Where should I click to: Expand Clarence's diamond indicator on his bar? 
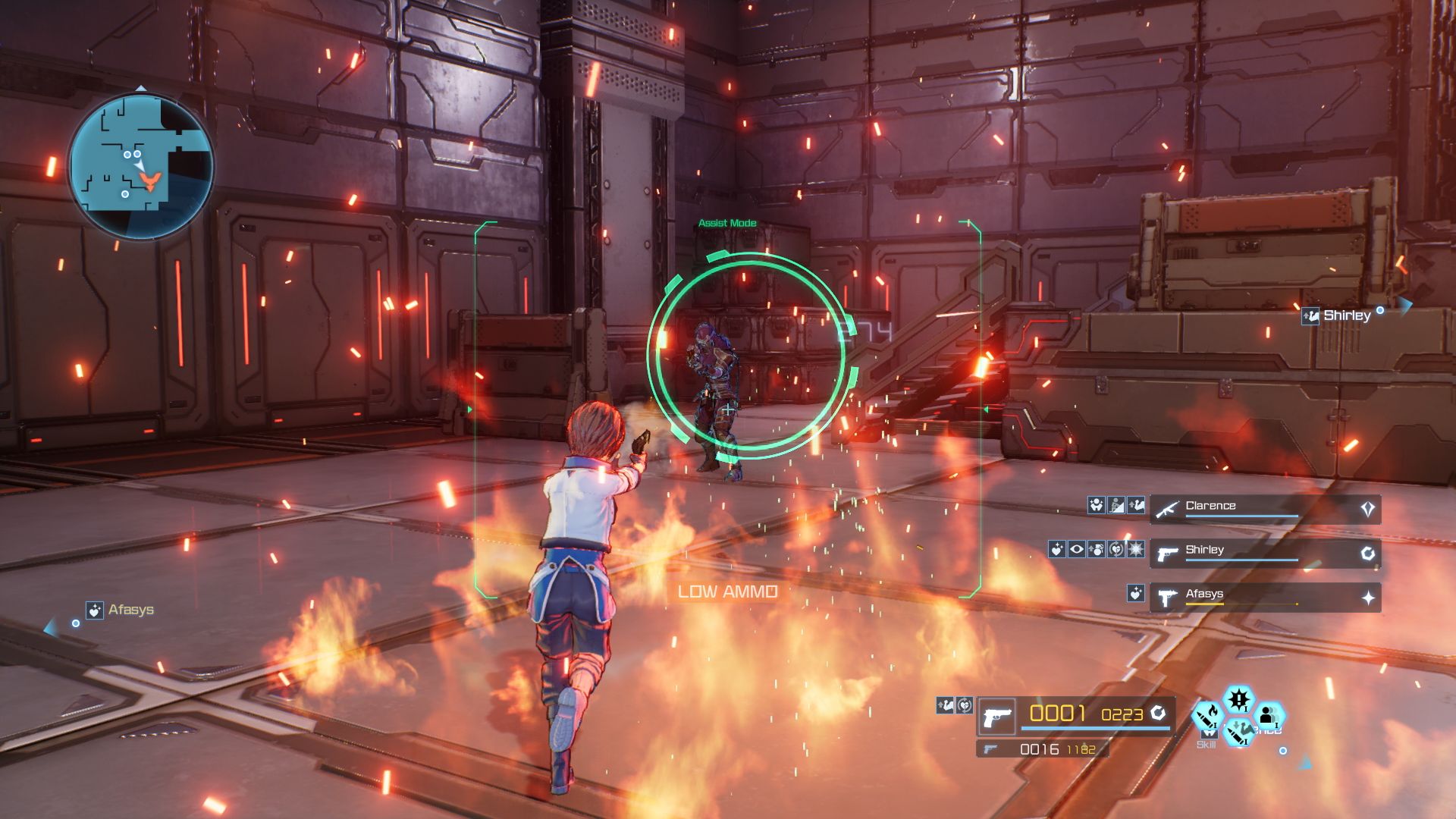[1368, 507]
